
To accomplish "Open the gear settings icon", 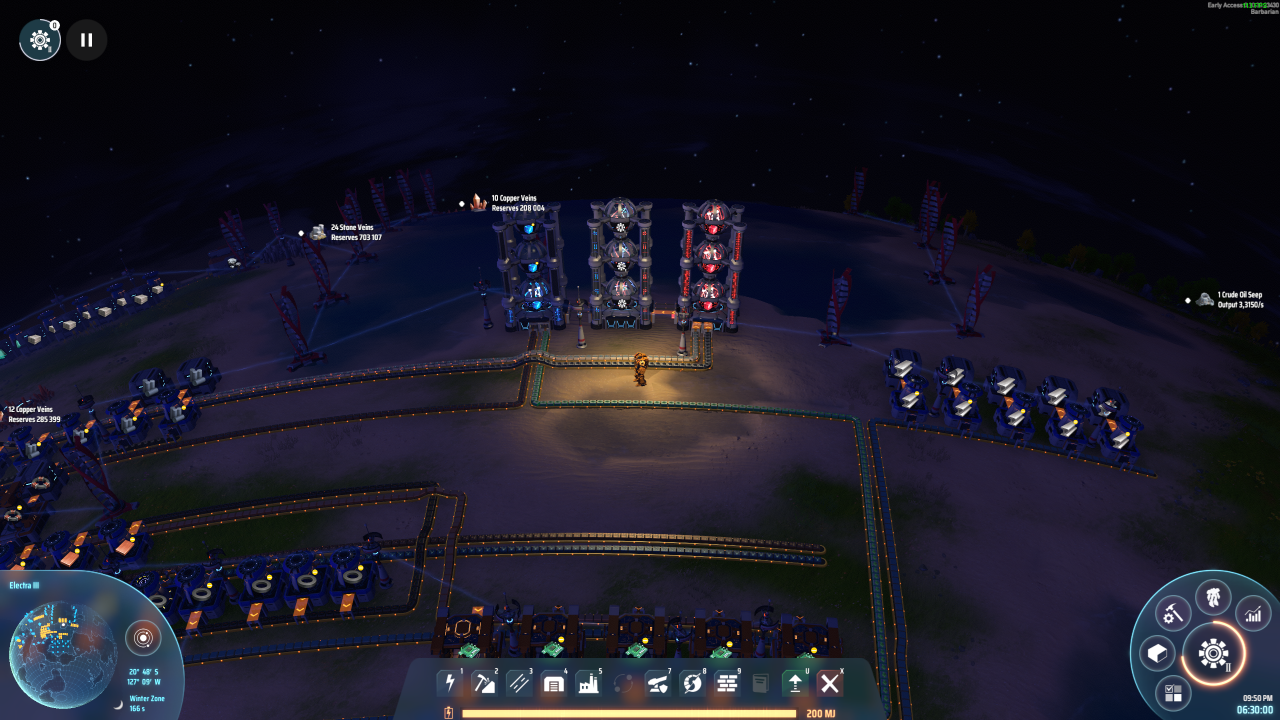I will (x=40, y=40).
